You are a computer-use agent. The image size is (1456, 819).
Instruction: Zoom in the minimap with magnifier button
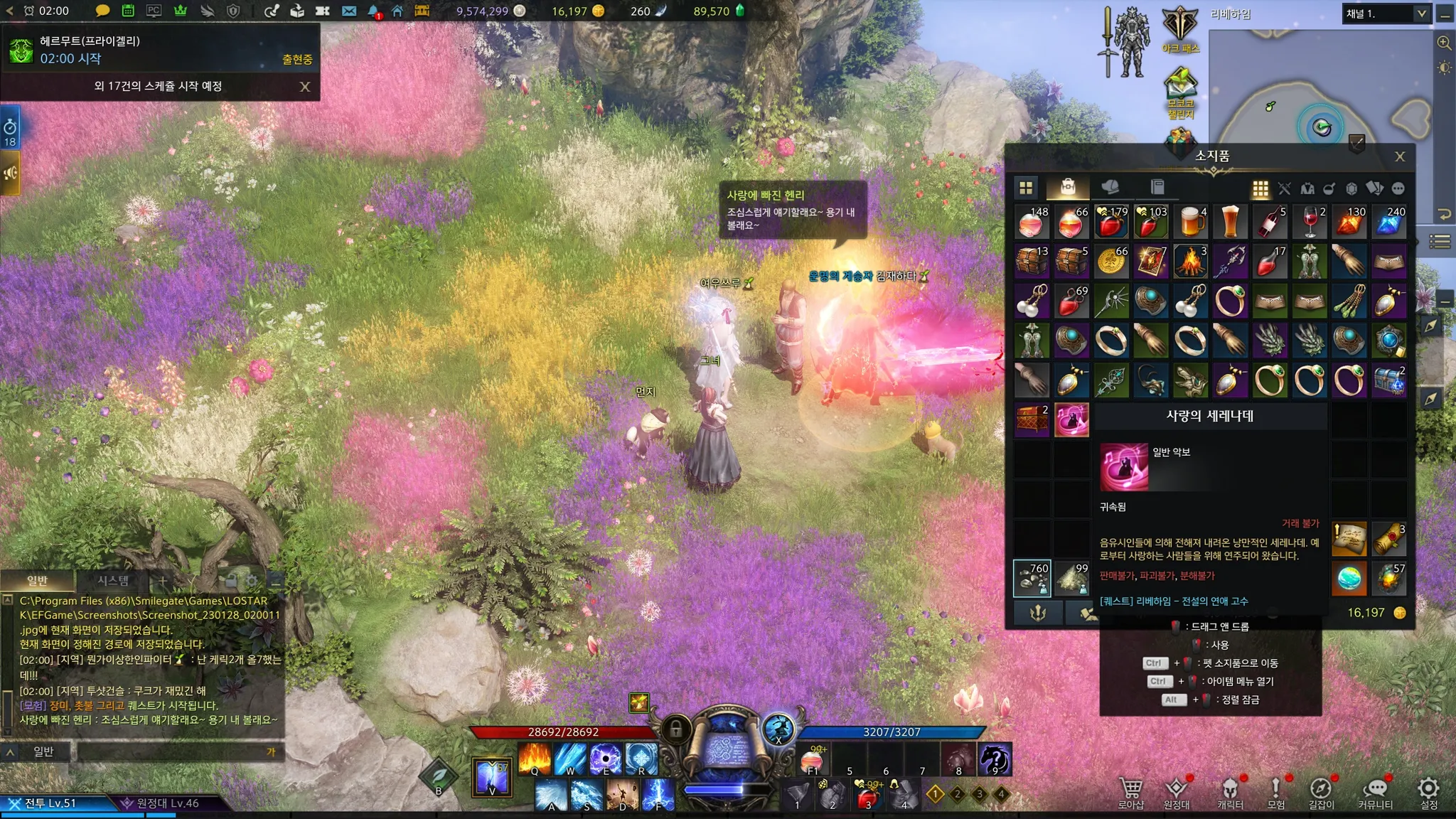coord(1444,43)
